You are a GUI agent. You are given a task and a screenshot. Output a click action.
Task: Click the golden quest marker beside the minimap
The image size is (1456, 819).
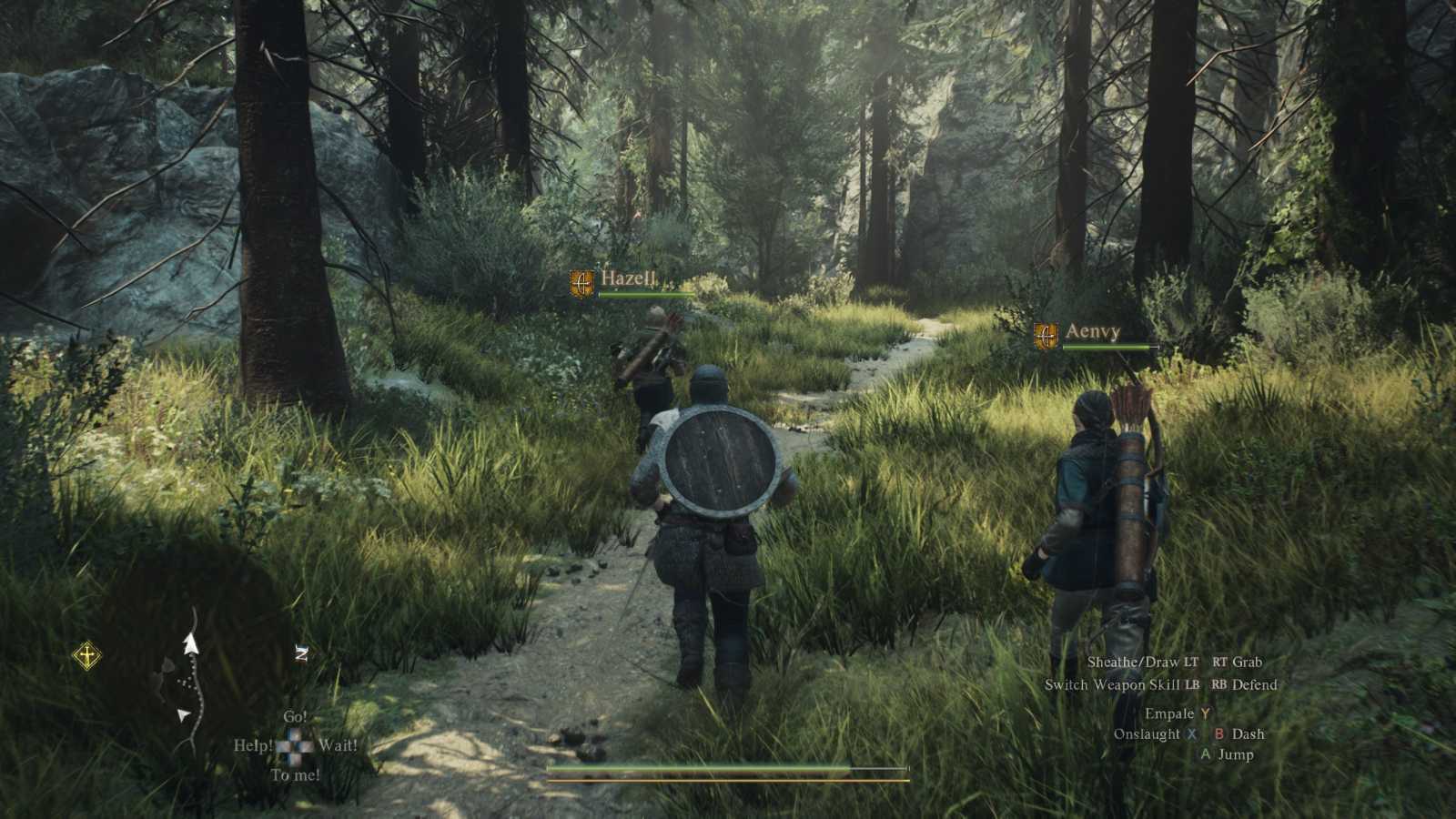coord(87,654)
